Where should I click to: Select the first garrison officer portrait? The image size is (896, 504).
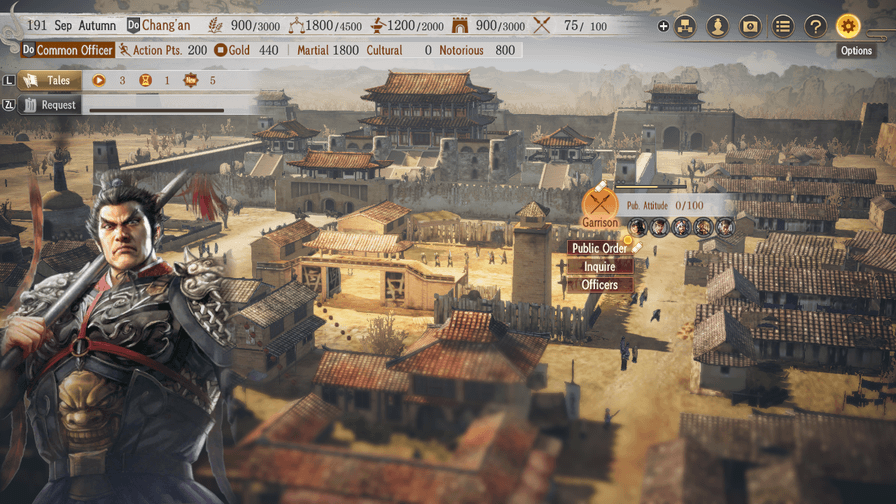[638, 227]
